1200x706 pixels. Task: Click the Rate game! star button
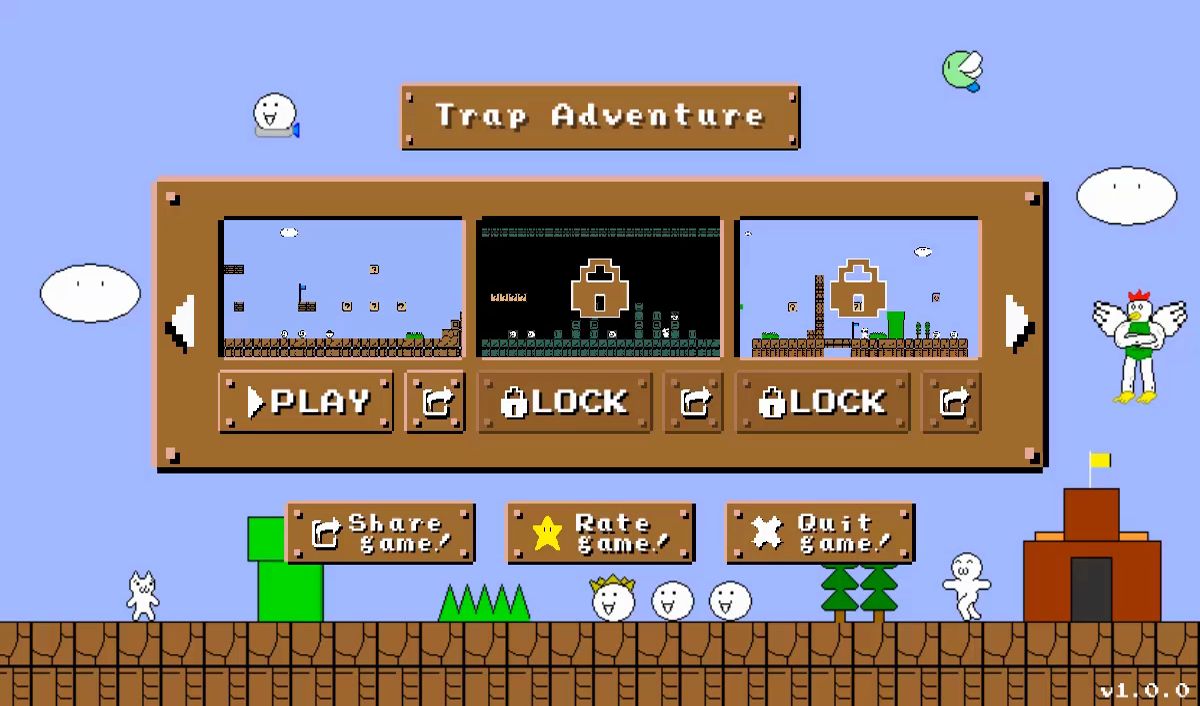coord(600,533)
